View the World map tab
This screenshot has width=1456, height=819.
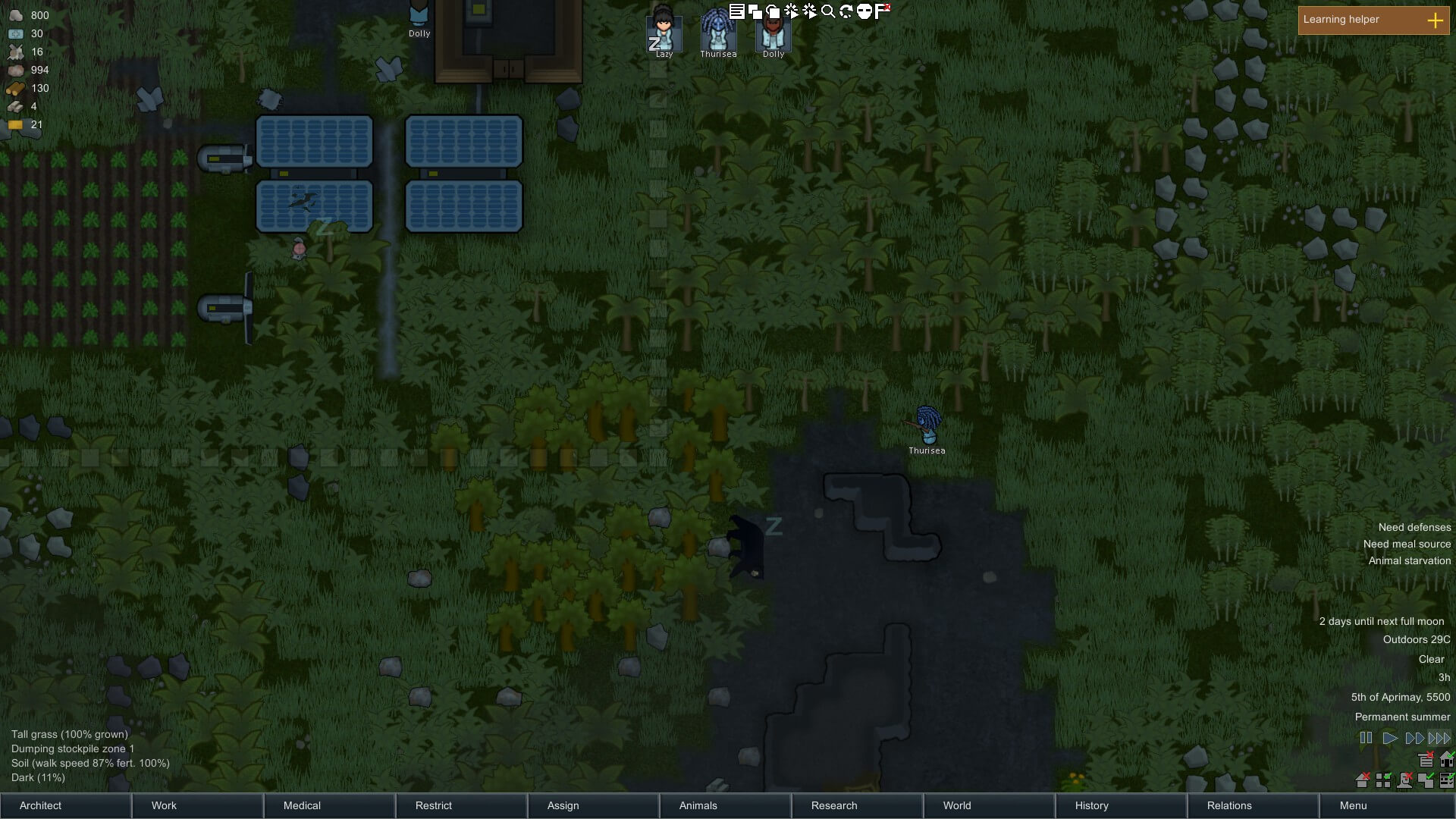pos(957,805)
